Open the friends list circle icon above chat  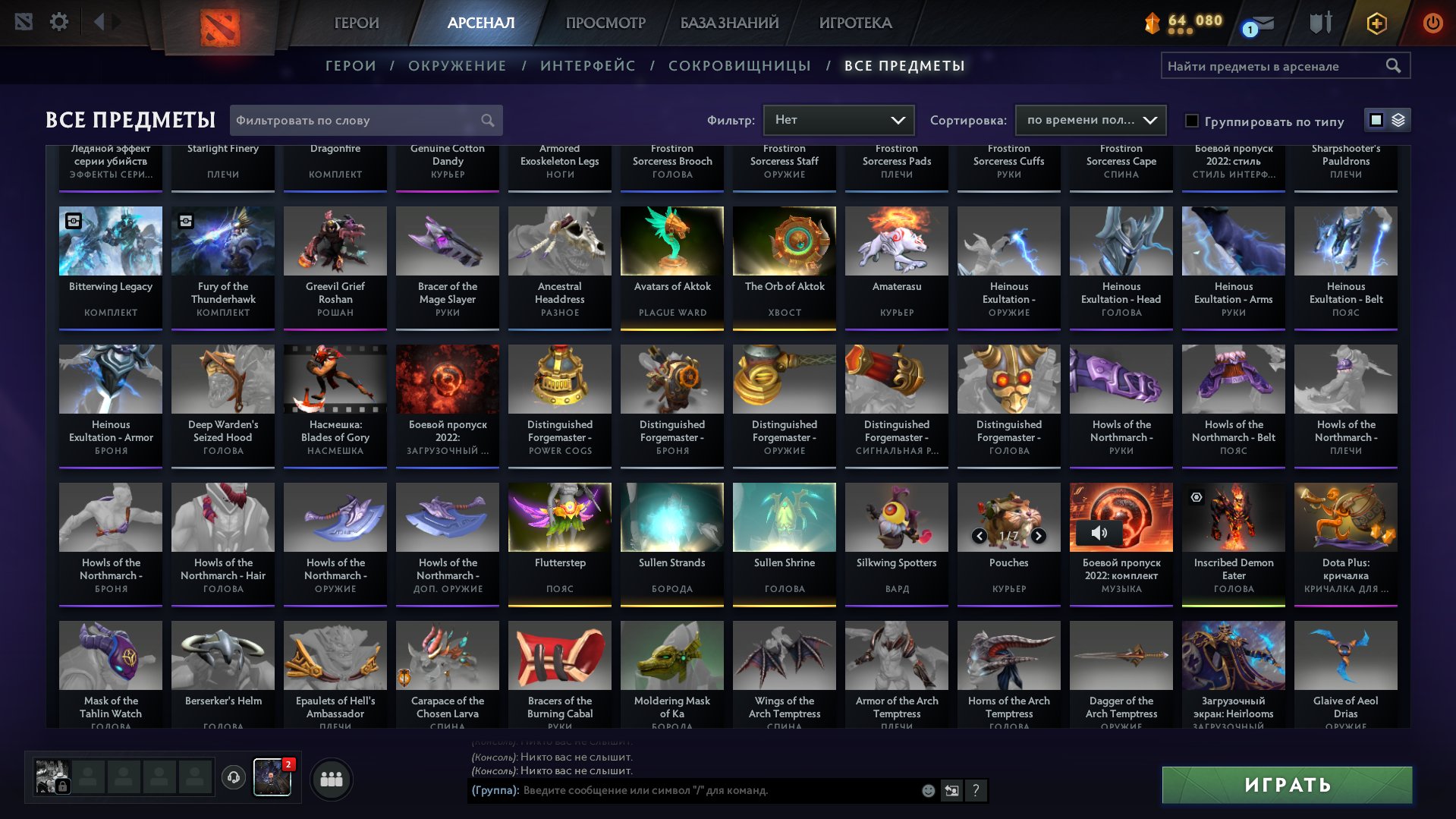(x=330, y=778)
